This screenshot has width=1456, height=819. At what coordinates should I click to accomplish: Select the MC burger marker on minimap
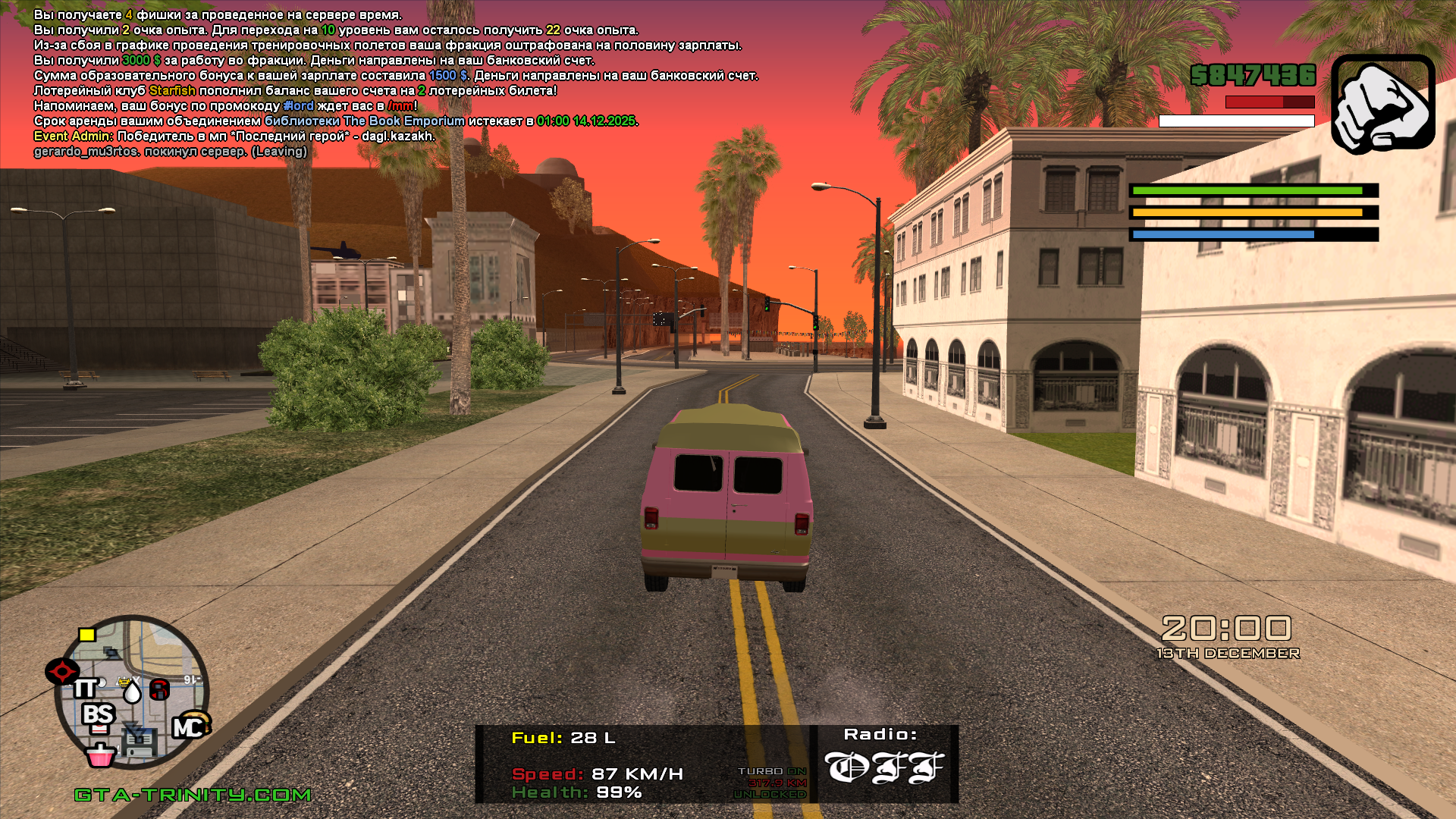pos(190,726)
